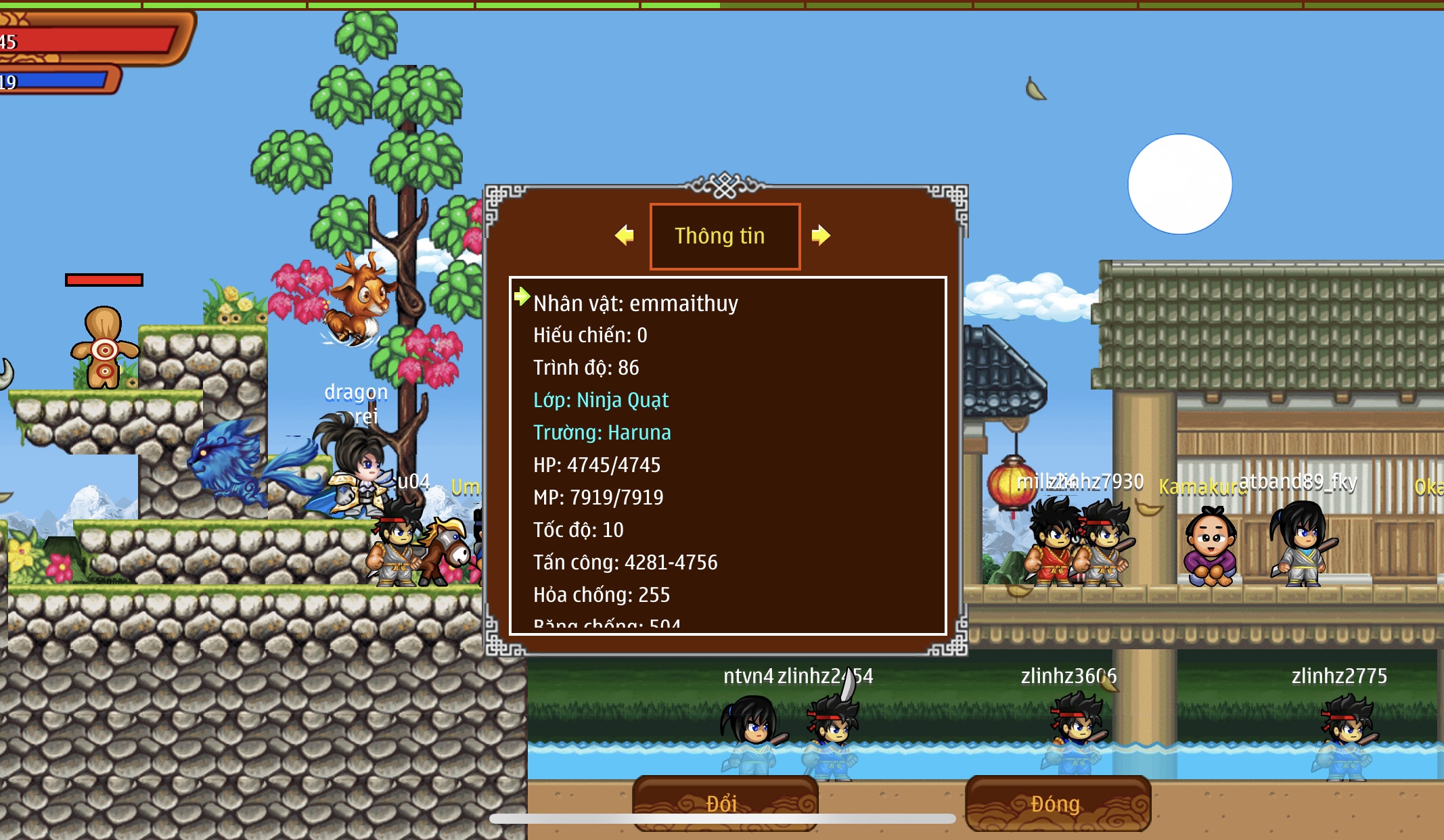Select the Trường: Haruna row
Screen dimensions: 1444x840
602,433
